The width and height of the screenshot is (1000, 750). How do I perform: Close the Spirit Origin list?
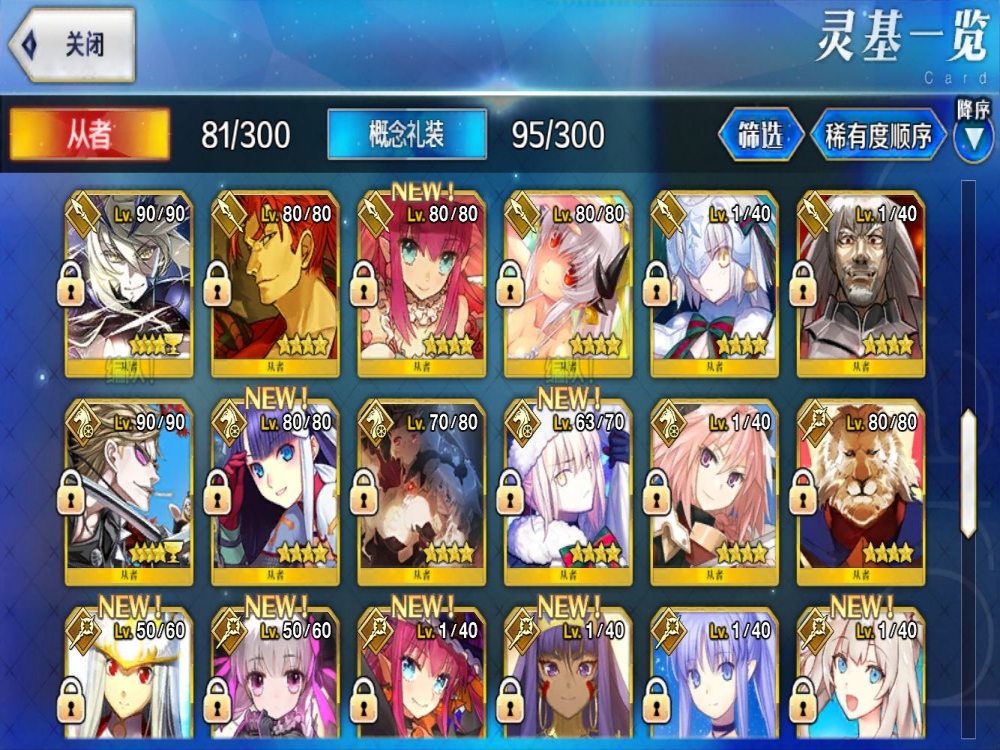(72, 44)
